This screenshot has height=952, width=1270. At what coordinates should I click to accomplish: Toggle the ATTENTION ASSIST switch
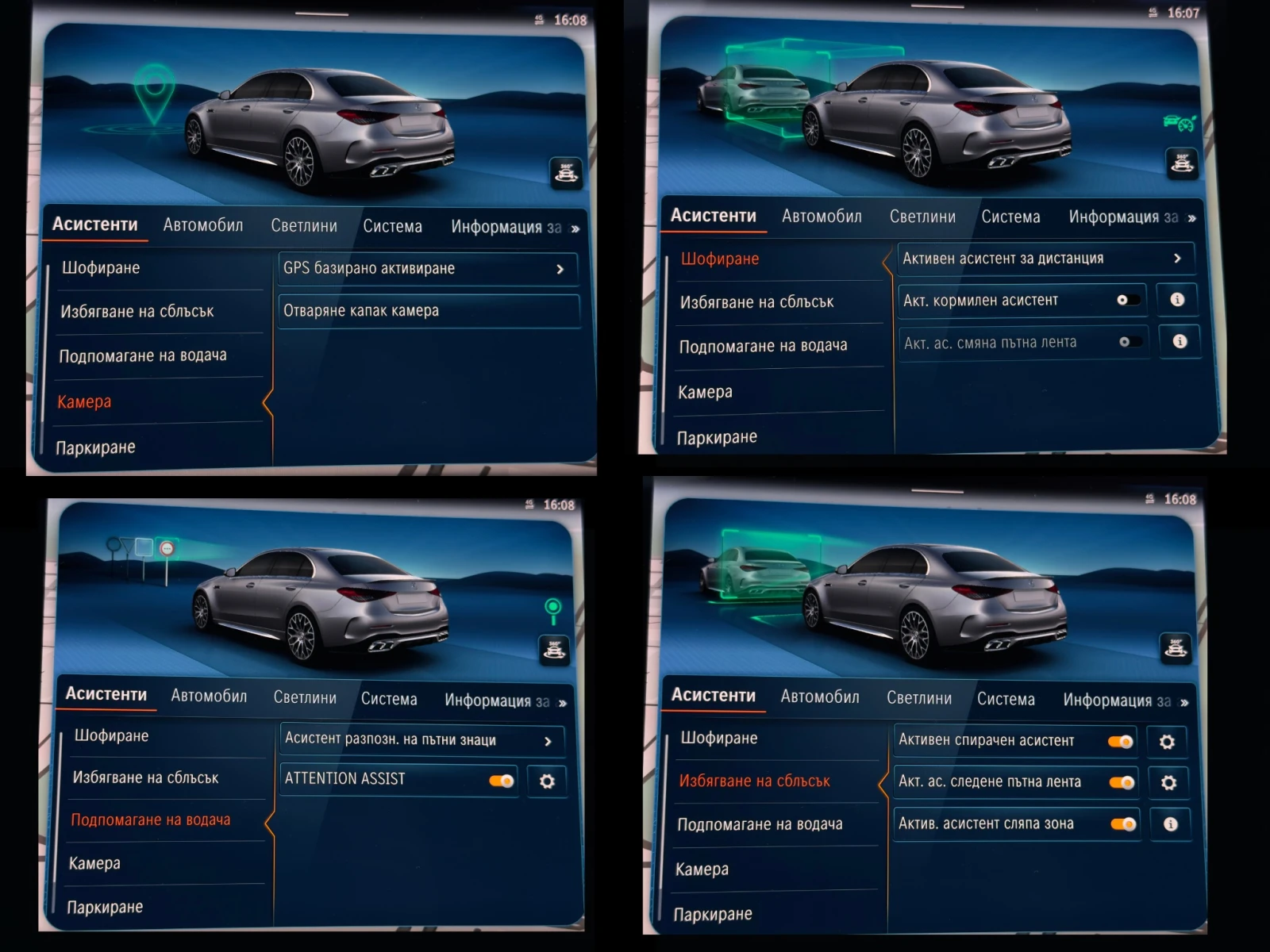point(499,780)
